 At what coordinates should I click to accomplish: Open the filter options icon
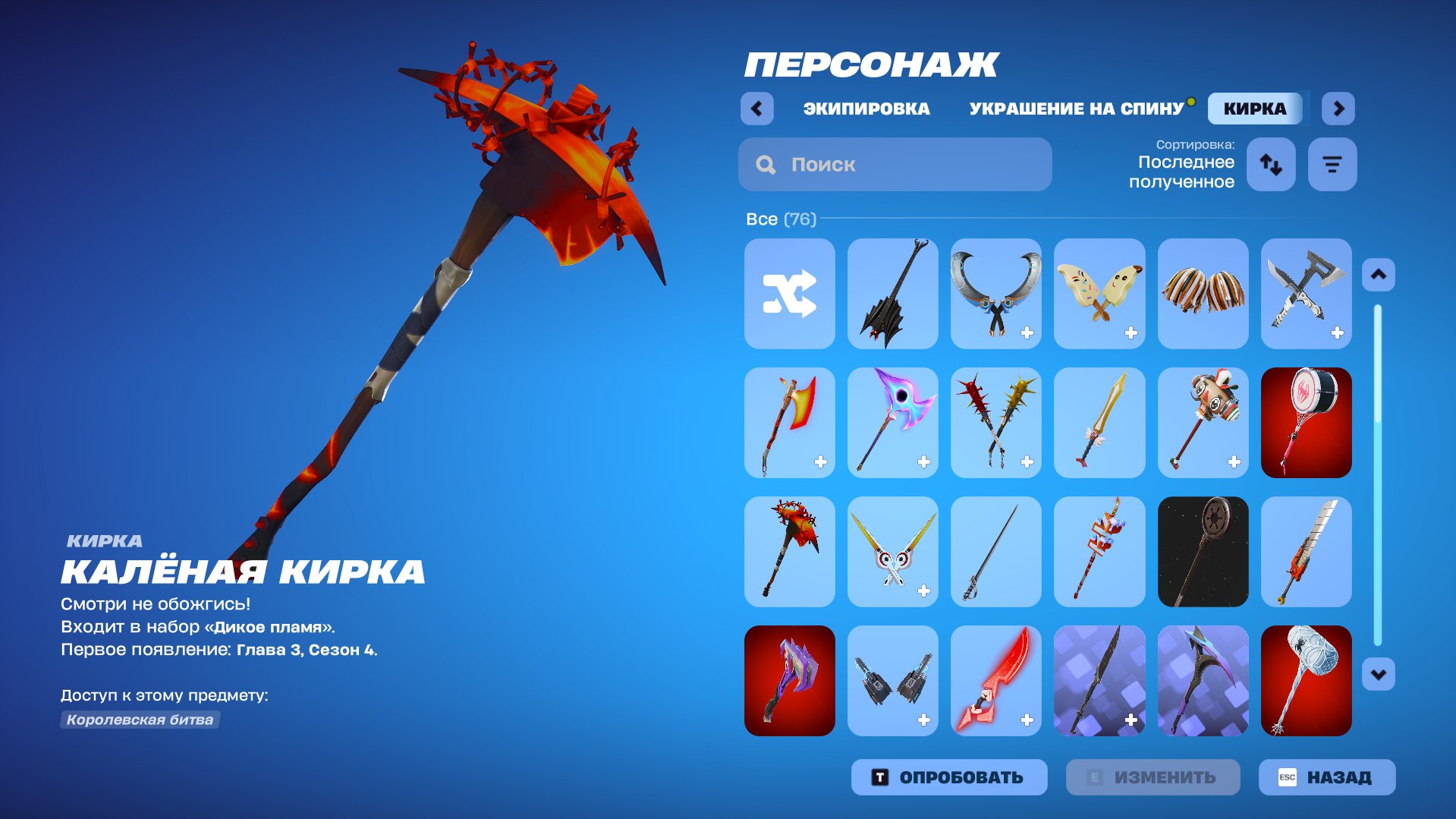pos(1332,164)
